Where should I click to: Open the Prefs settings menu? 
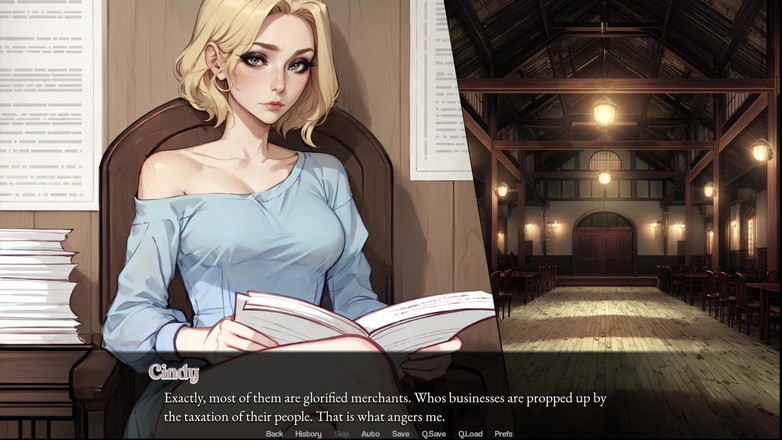pyautogui.click(x=503, y=434)
